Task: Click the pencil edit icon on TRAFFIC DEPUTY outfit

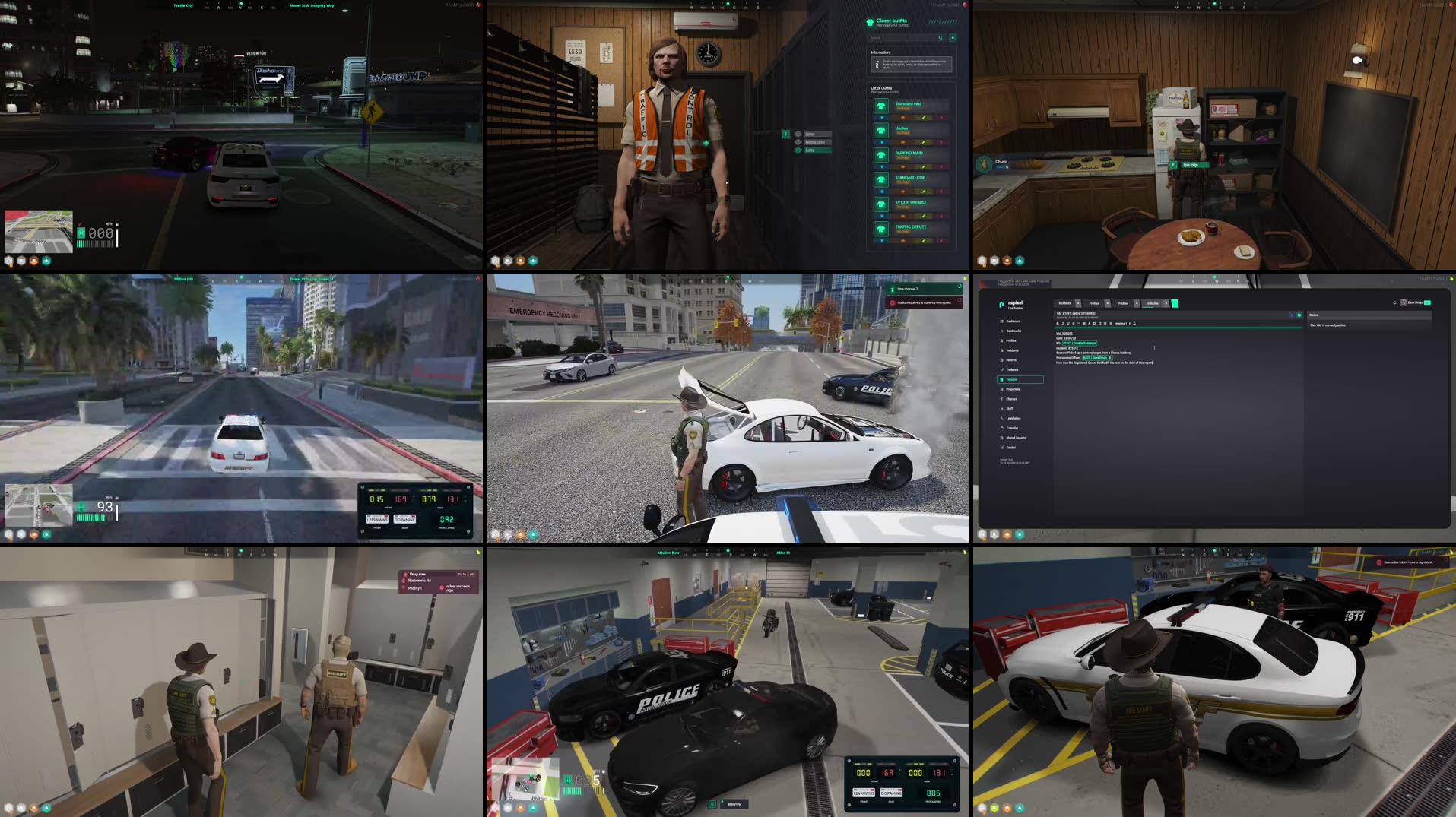Action: point(924,240)
